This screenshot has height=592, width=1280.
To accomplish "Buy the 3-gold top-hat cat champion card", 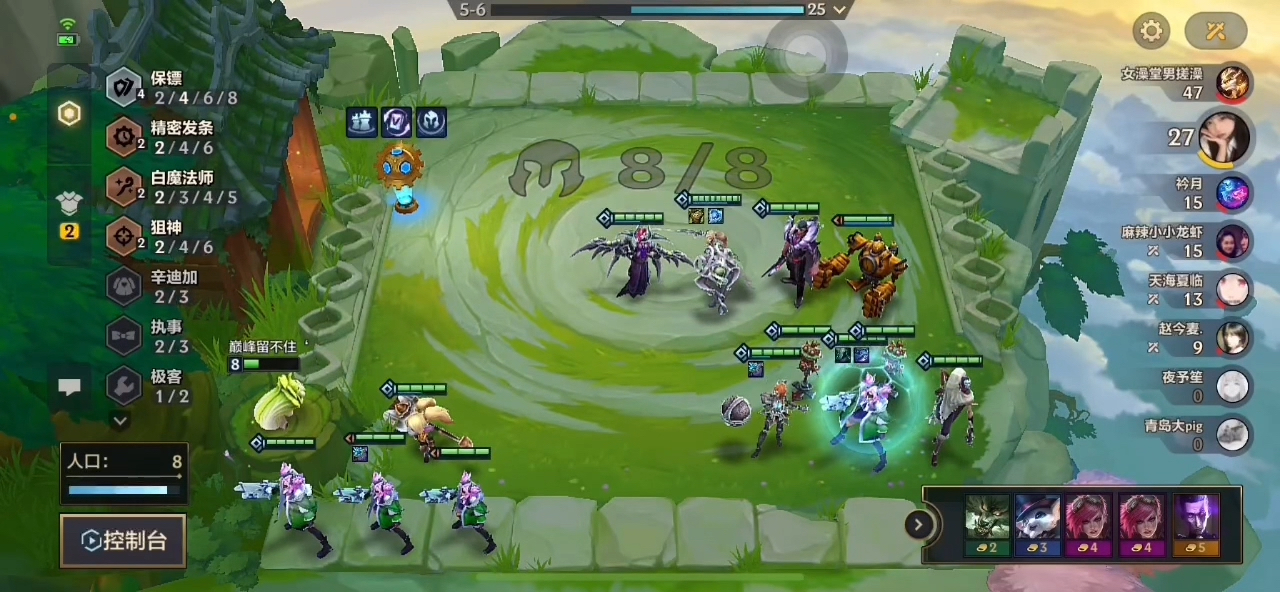I will tap(1038, 525).
